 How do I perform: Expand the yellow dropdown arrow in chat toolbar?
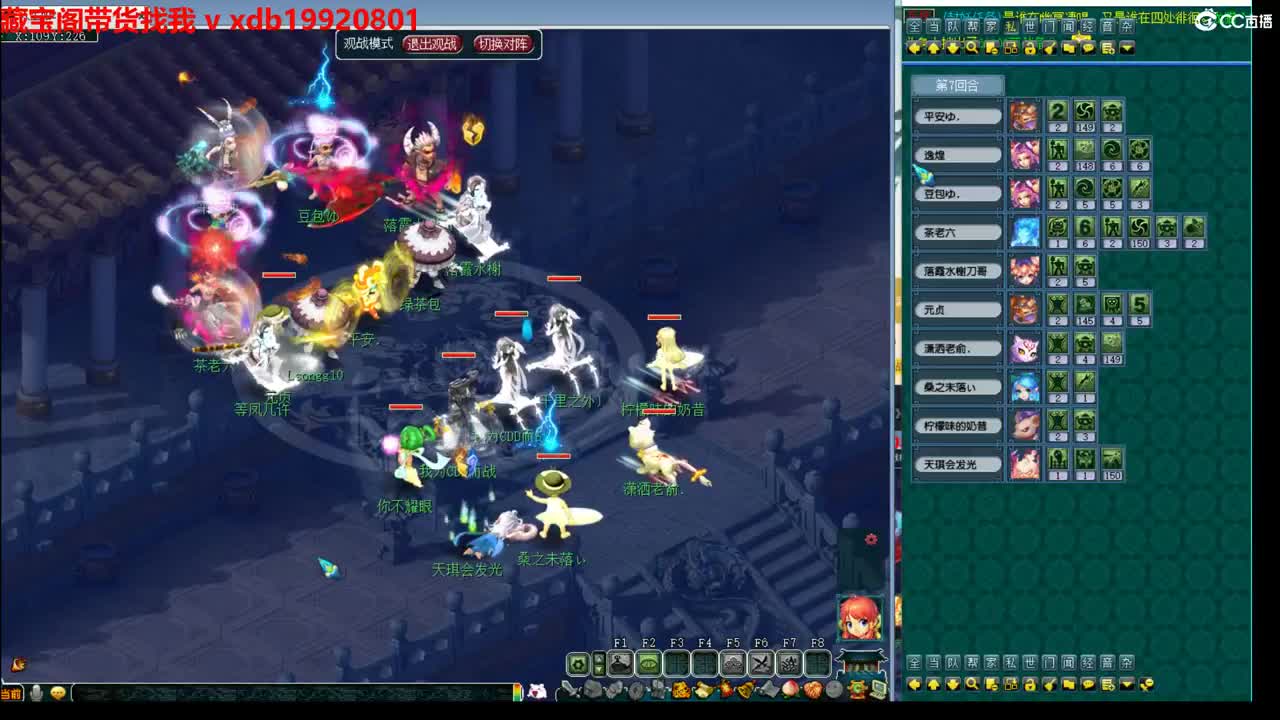(1127, 49)
